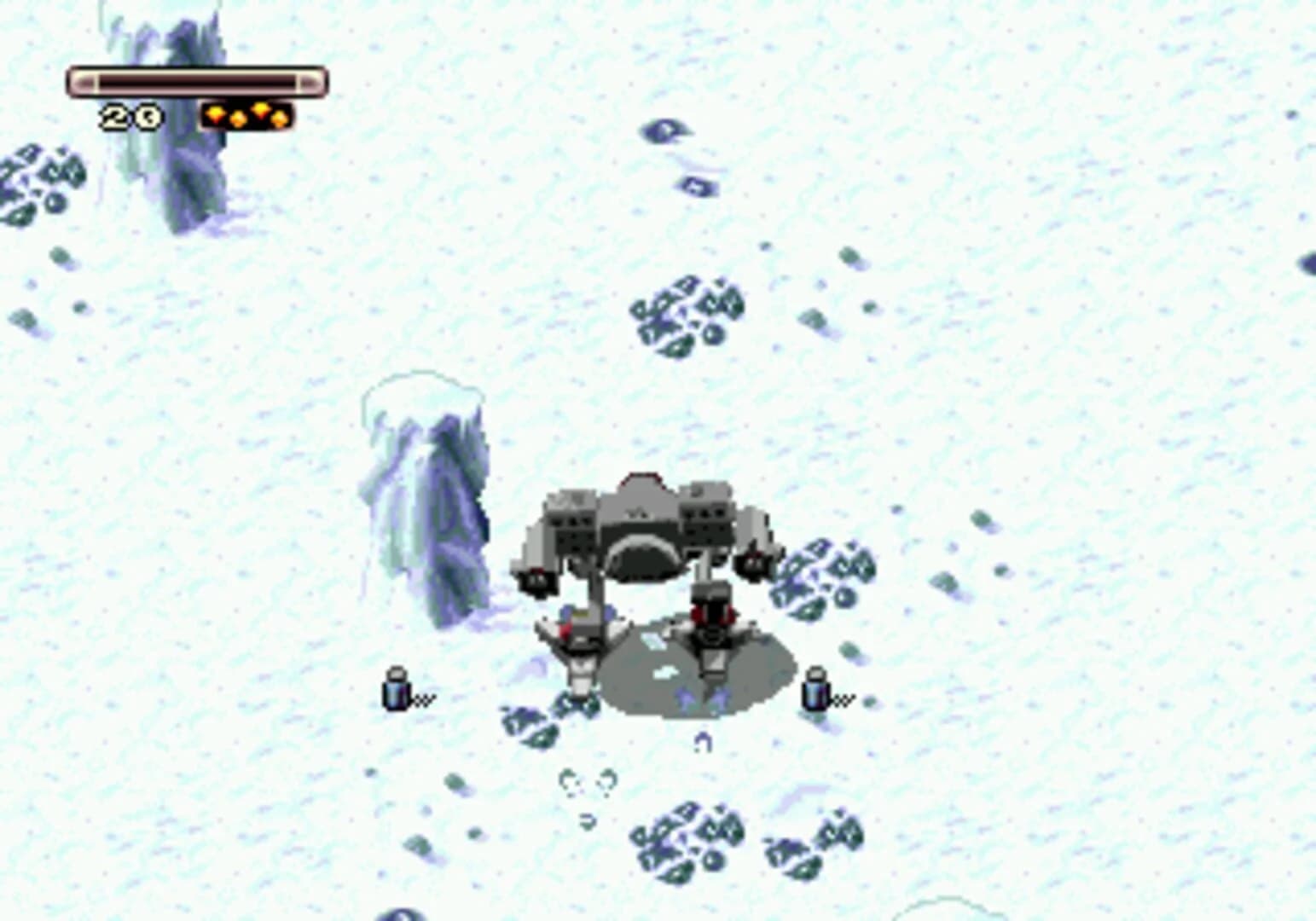Select the first flame weapon icon in HUD
Screen dimensions: 1316x921
click(215, 113)
